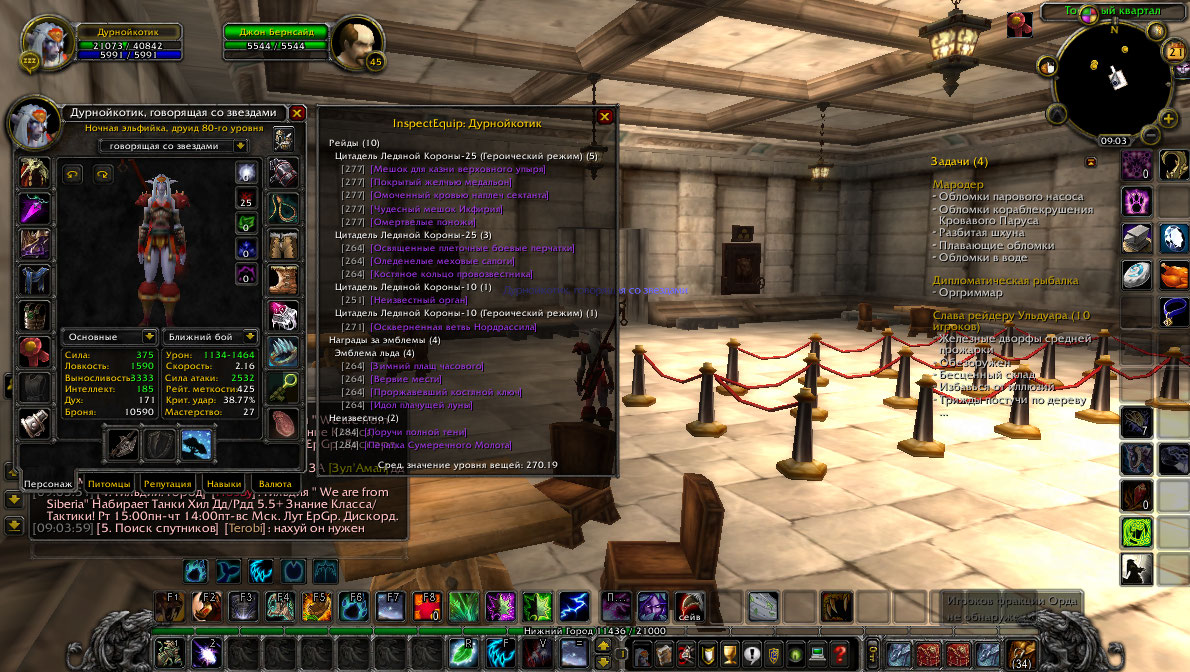Open the Идол плачущей луны item link

[x=421, y=405]
